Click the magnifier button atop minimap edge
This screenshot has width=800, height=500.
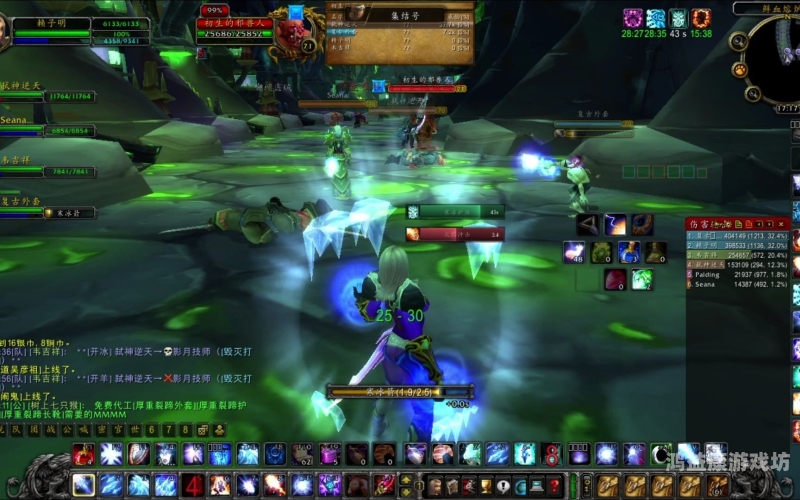738,41
